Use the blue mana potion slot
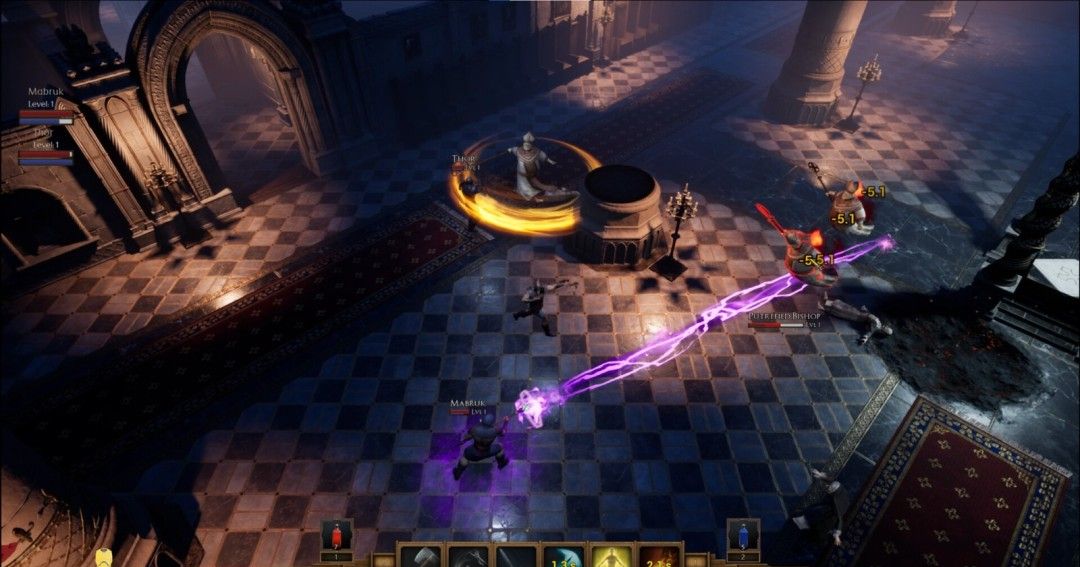 pos(743,536)
